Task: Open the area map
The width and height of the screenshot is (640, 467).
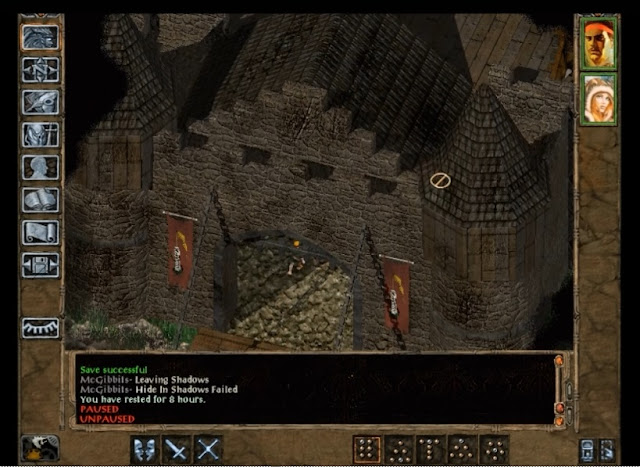Action: point(41,70)
